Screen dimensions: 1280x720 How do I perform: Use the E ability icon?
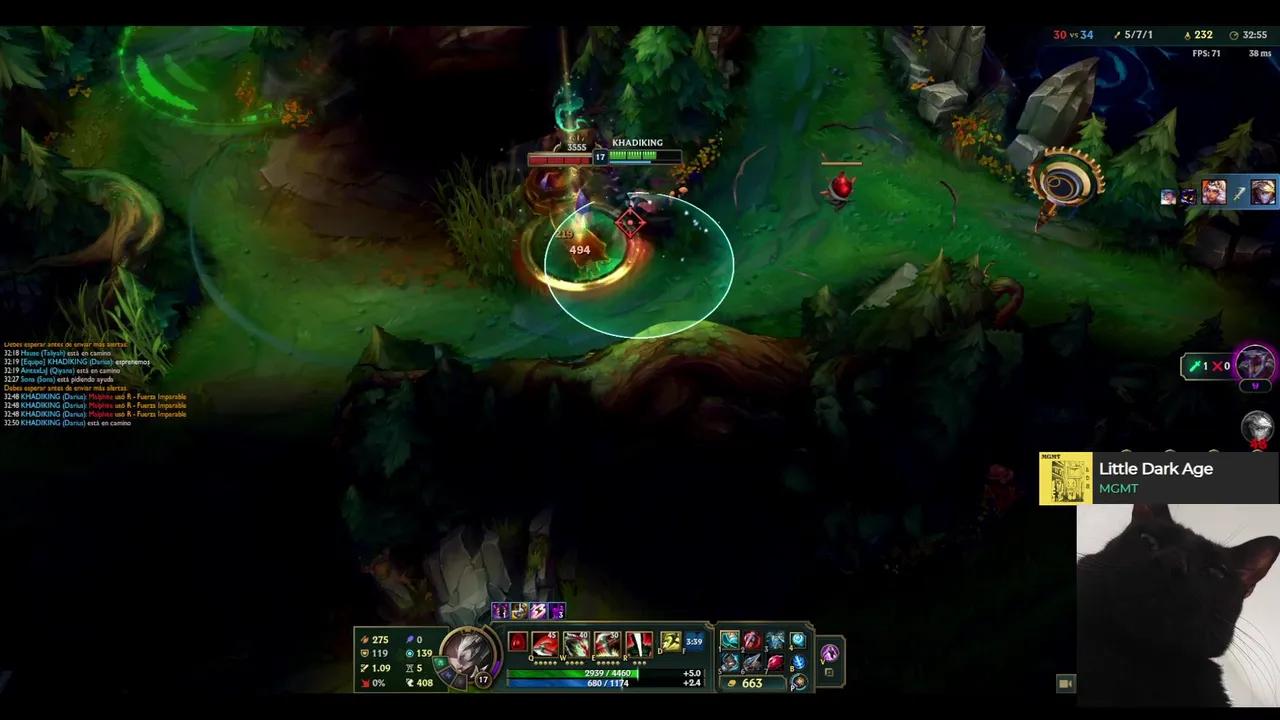(x=606, y=643)
